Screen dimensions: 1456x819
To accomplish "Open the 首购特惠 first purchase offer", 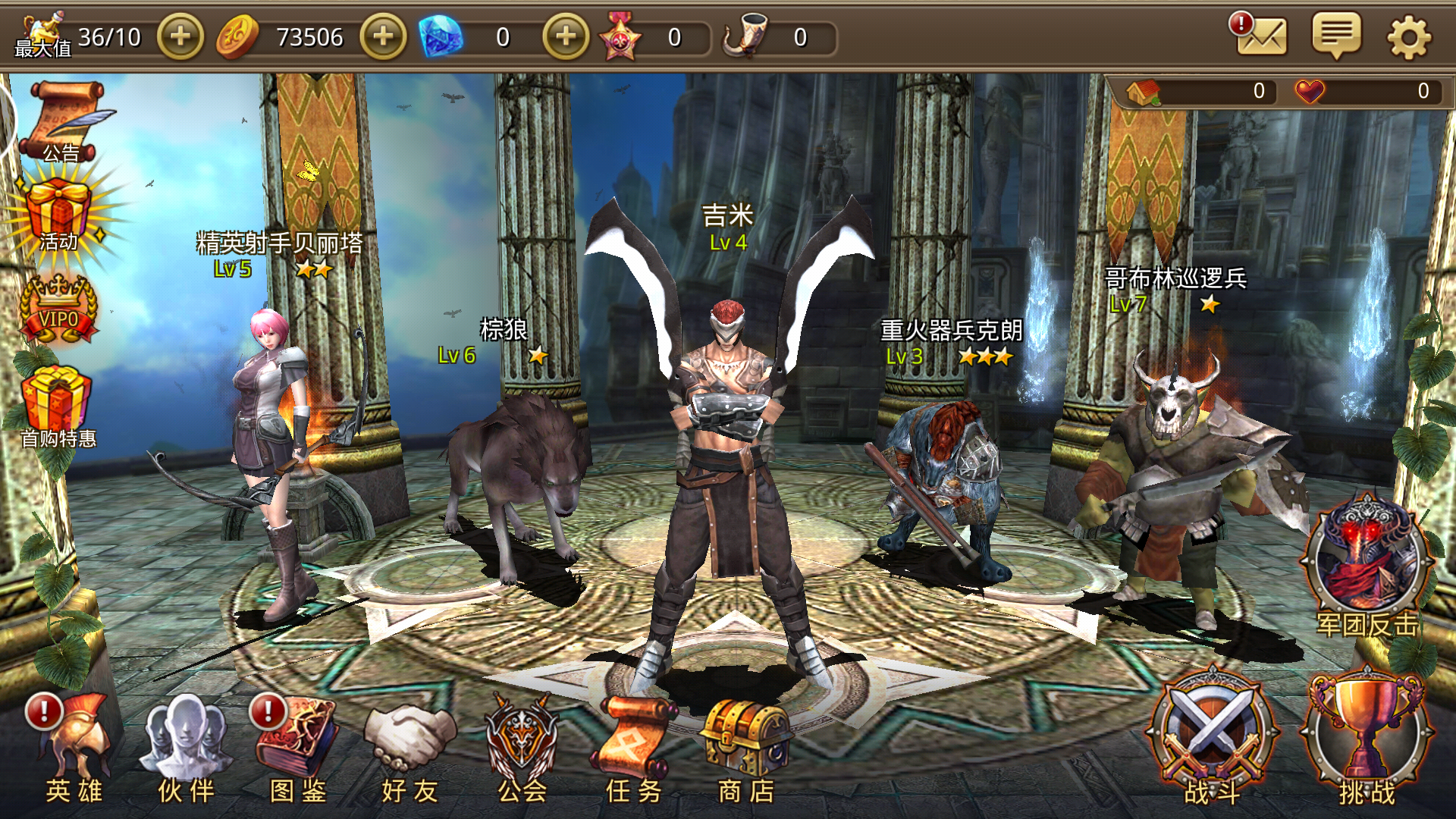I will 58,406.
